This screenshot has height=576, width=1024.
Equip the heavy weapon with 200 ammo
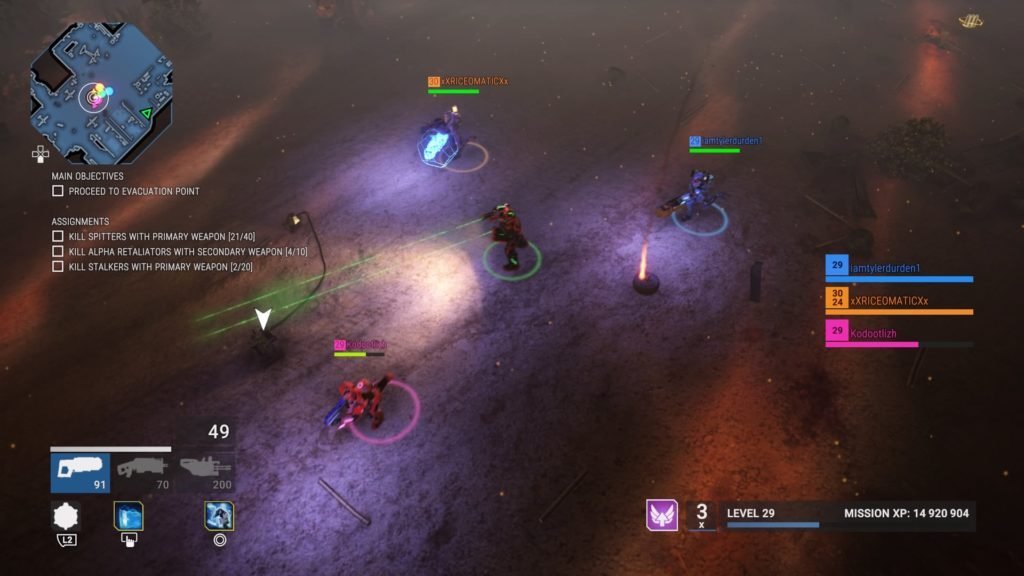pos(204,472)
